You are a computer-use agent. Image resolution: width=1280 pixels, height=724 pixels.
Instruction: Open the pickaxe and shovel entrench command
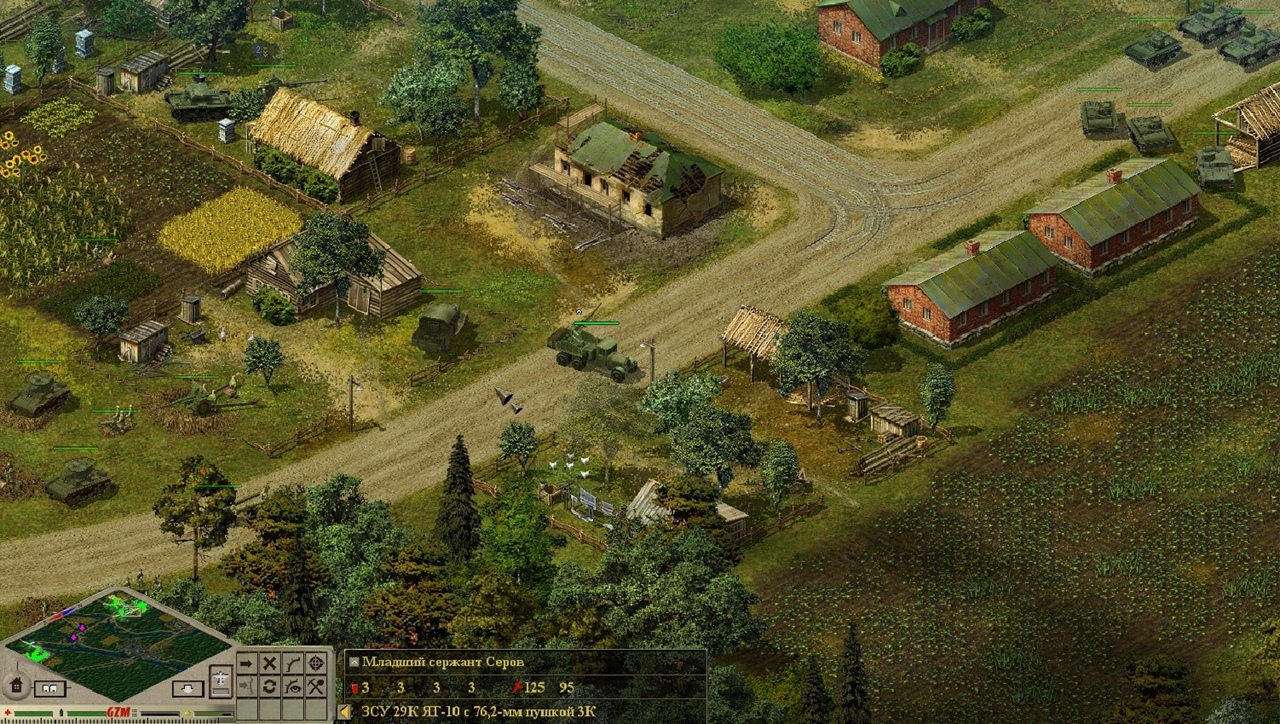click(x=316, y=686)
